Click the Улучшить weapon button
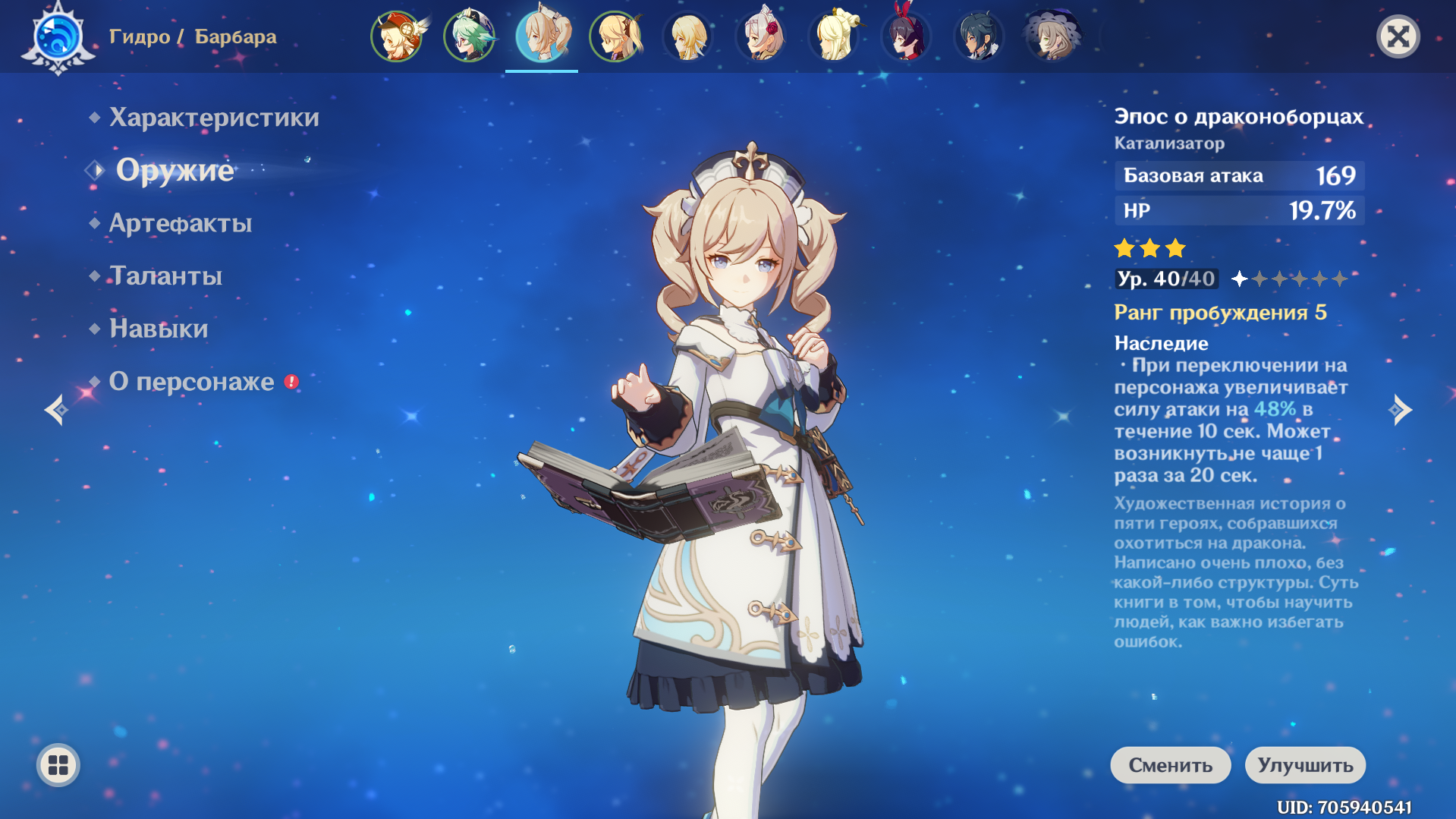 (1305, 765)
